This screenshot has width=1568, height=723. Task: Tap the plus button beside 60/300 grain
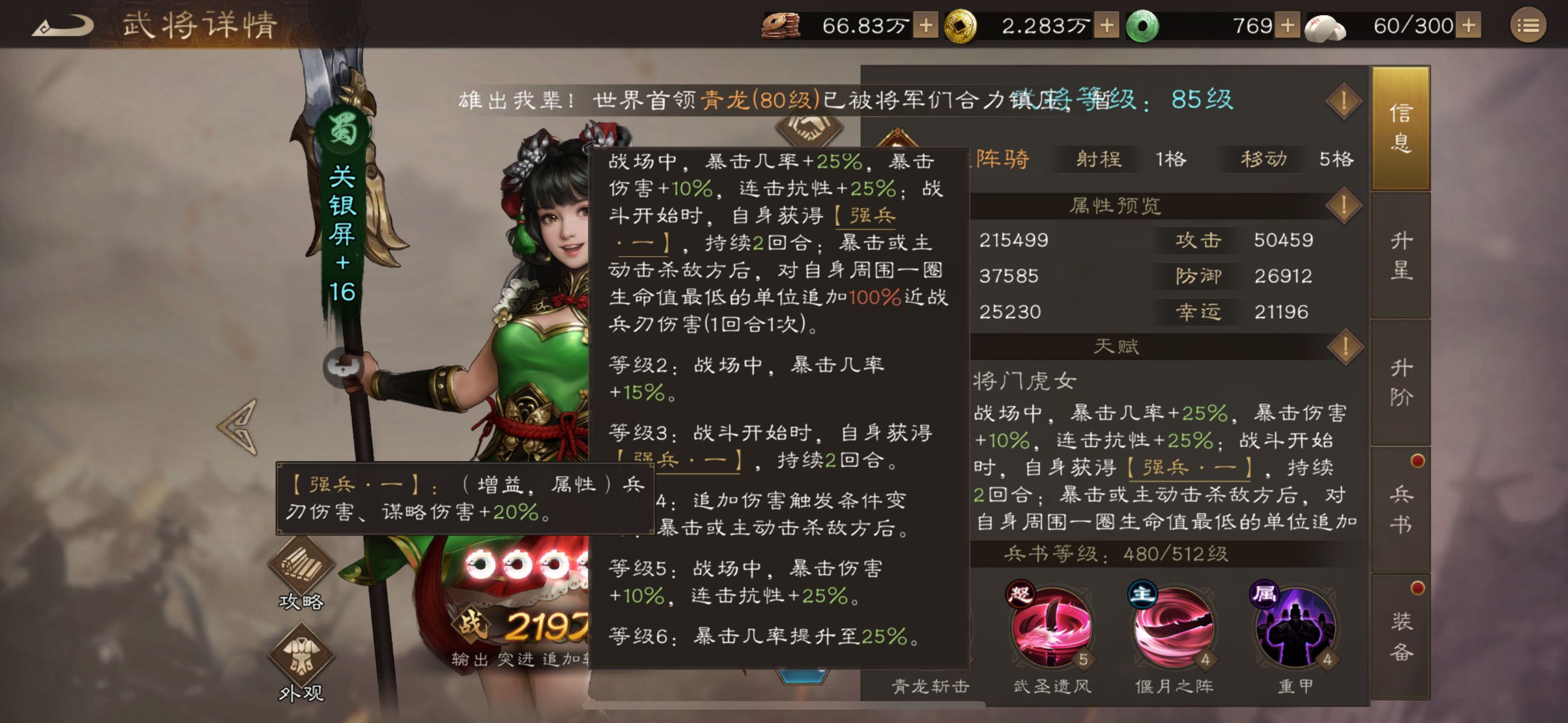coord(1468,26)
